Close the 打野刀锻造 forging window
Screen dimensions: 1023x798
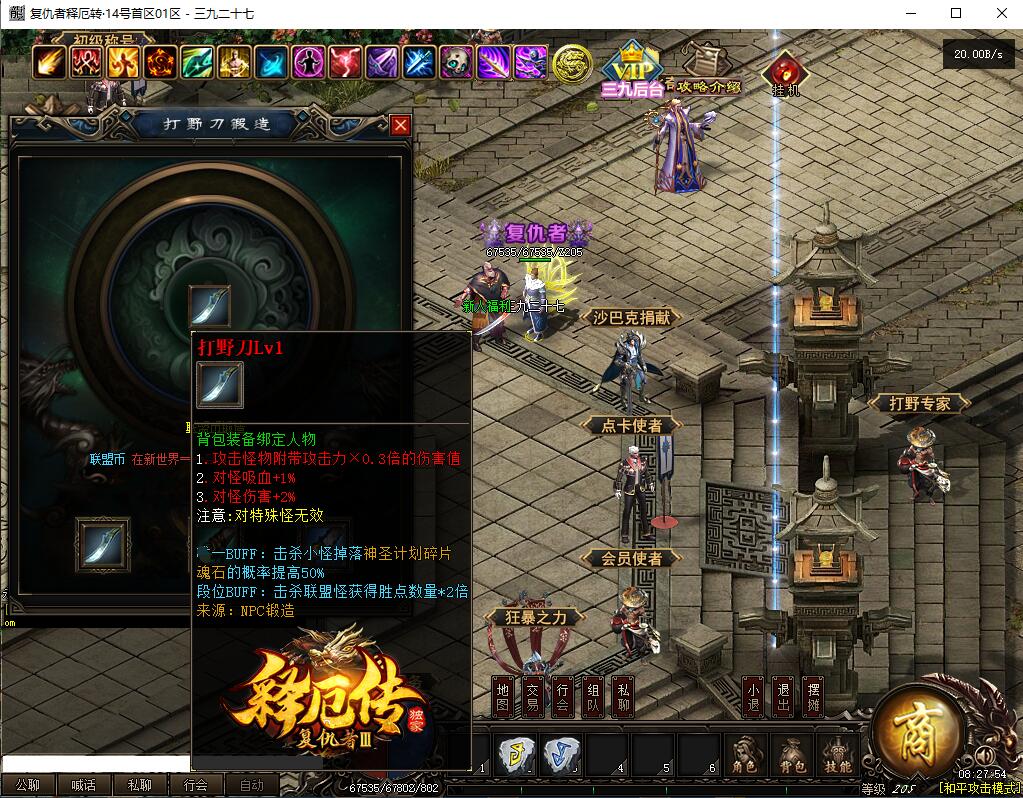pos(400,125)
